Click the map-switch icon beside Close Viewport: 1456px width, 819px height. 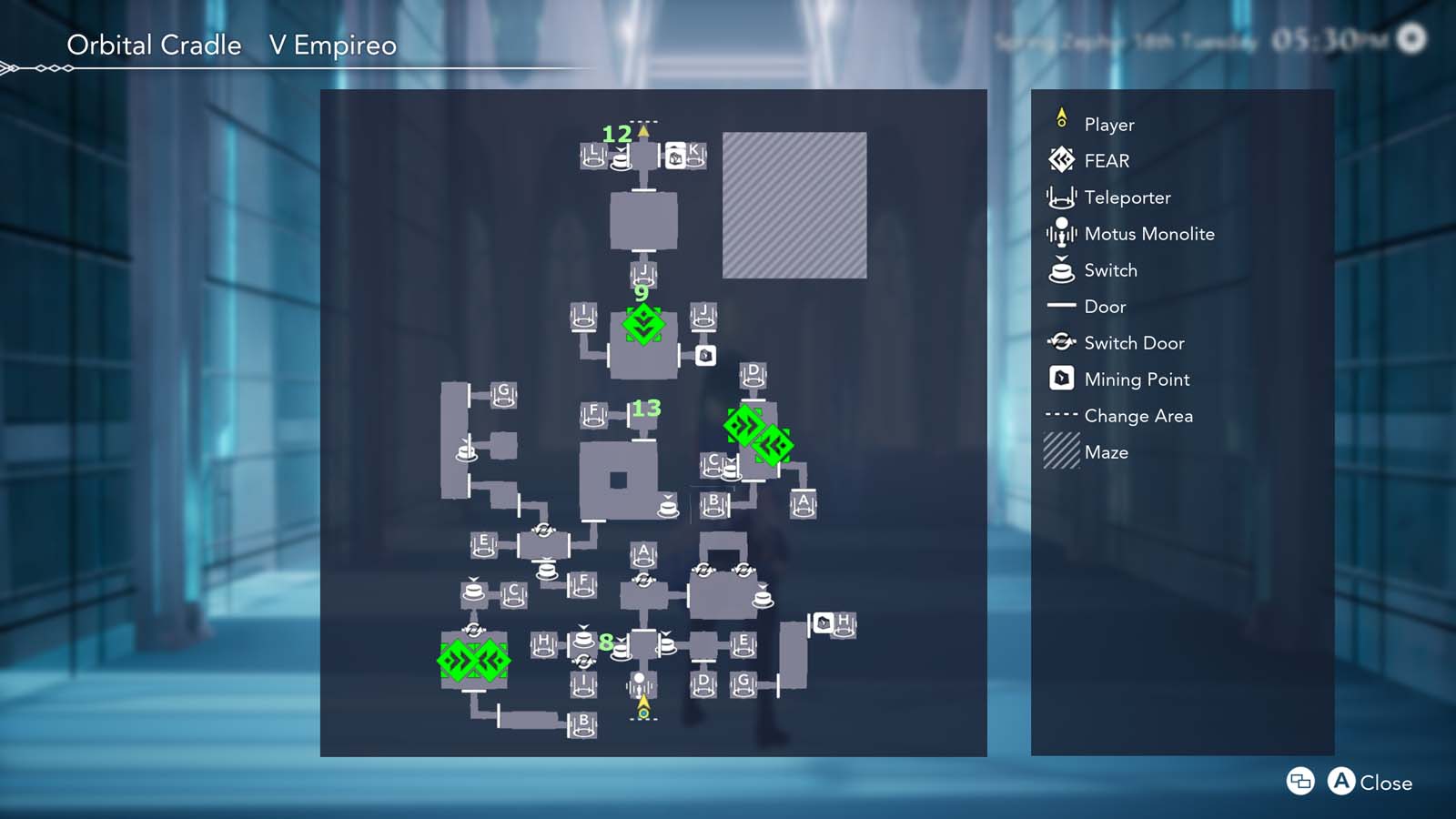point(1299,782)
